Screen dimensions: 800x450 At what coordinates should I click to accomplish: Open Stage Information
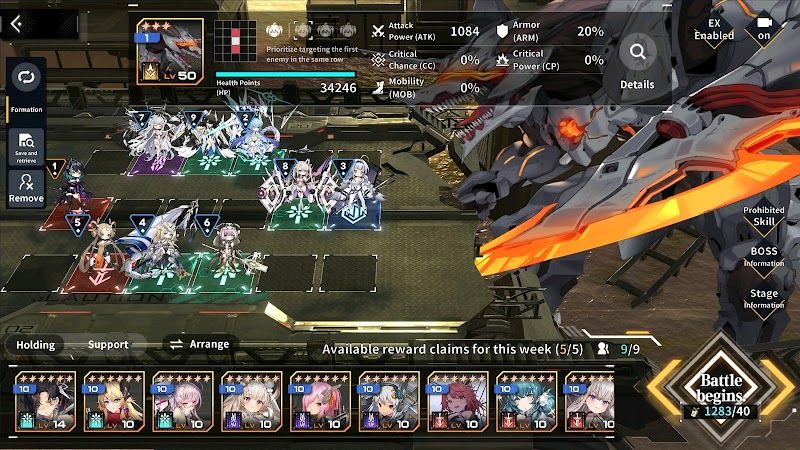764,299
